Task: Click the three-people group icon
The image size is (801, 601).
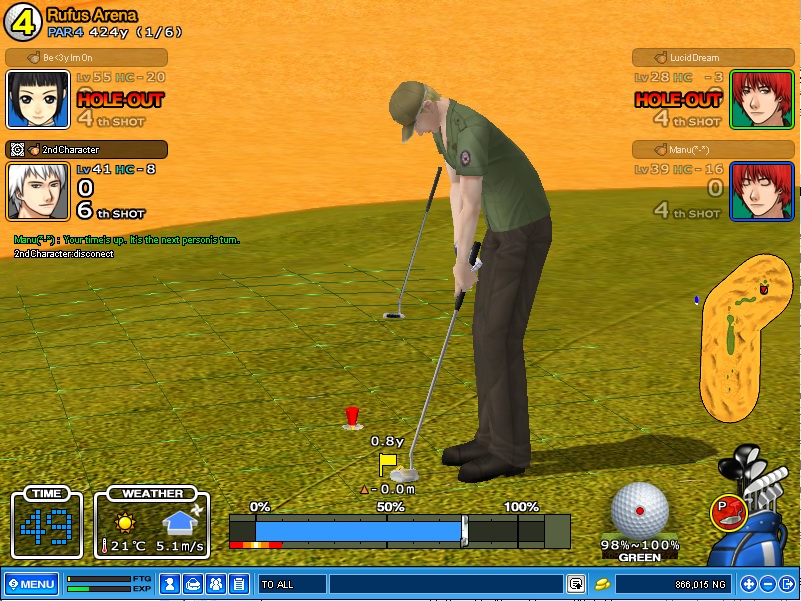Action: 215,584
